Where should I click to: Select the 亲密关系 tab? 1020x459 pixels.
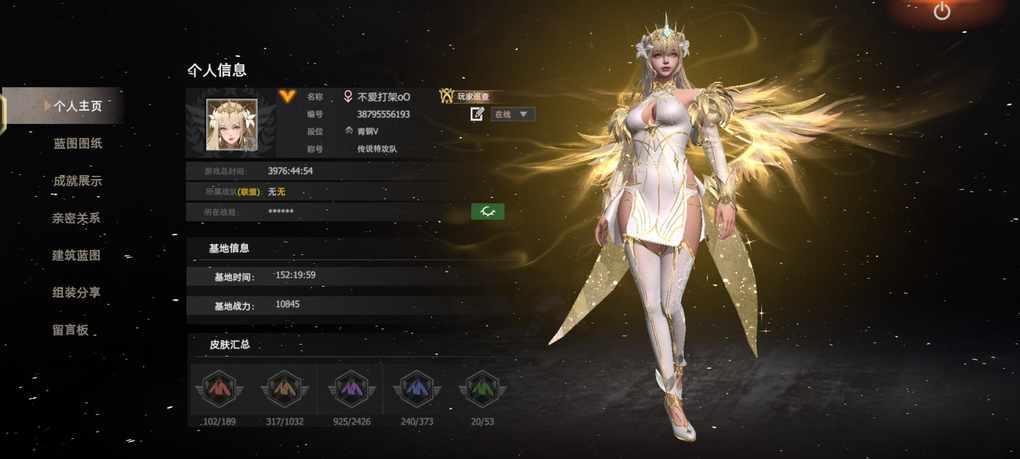tap(77, 218)
